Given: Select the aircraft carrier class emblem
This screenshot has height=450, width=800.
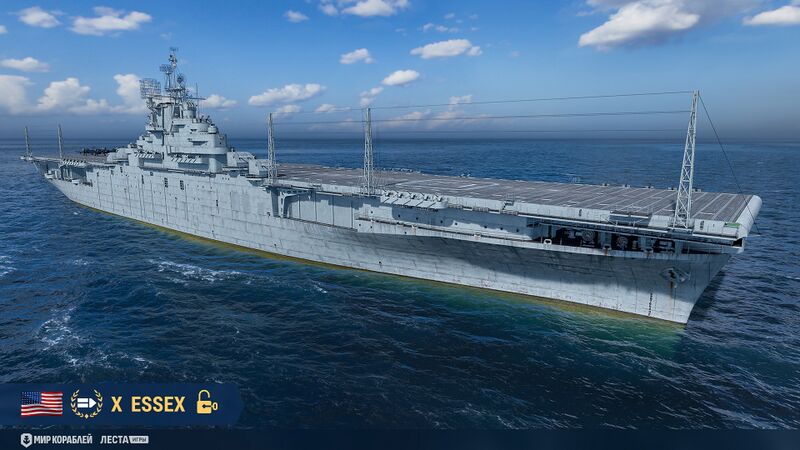Looking at the screenshot, I should coord(86,404).
